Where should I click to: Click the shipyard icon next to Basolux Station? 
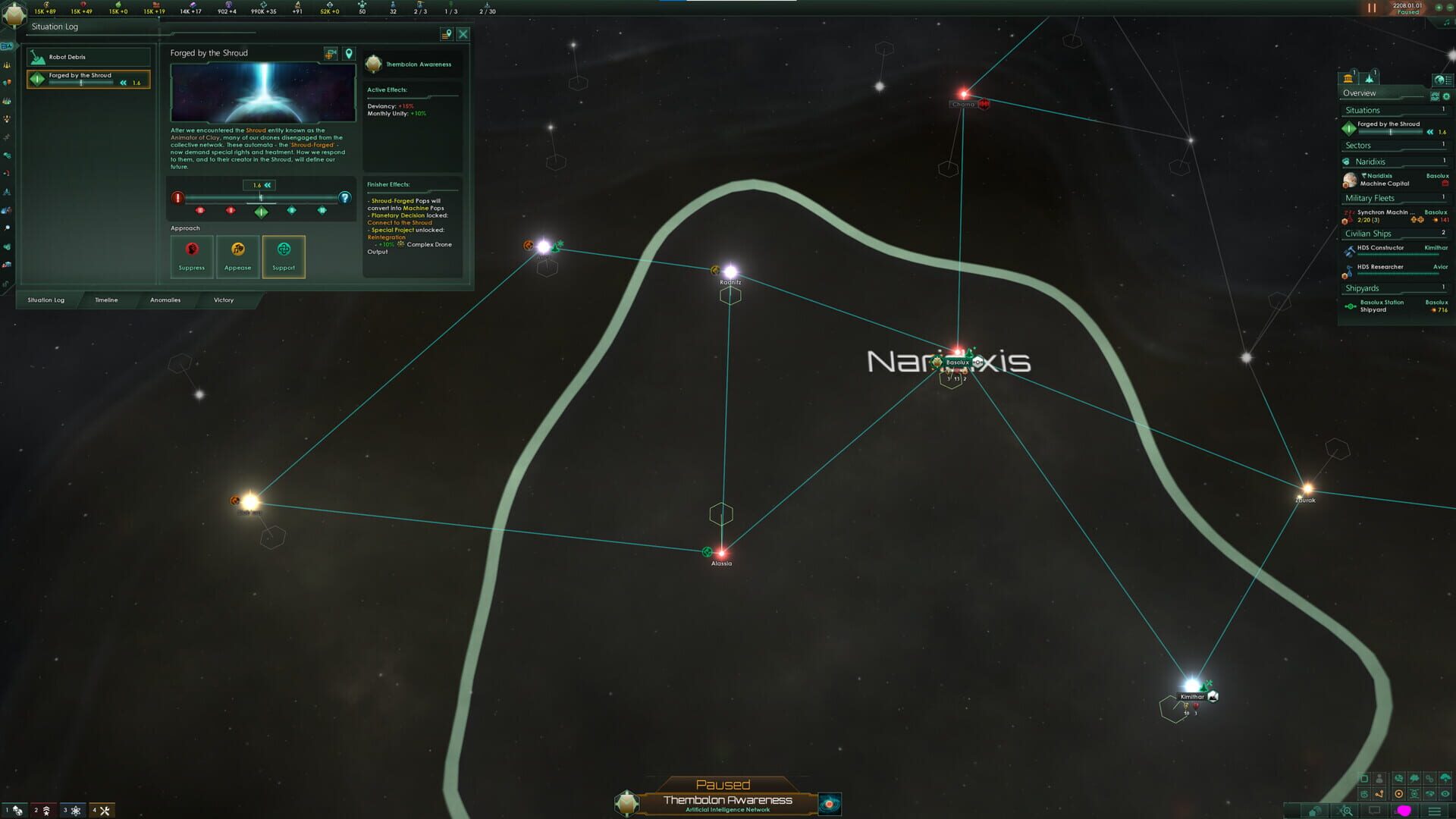1349,305
